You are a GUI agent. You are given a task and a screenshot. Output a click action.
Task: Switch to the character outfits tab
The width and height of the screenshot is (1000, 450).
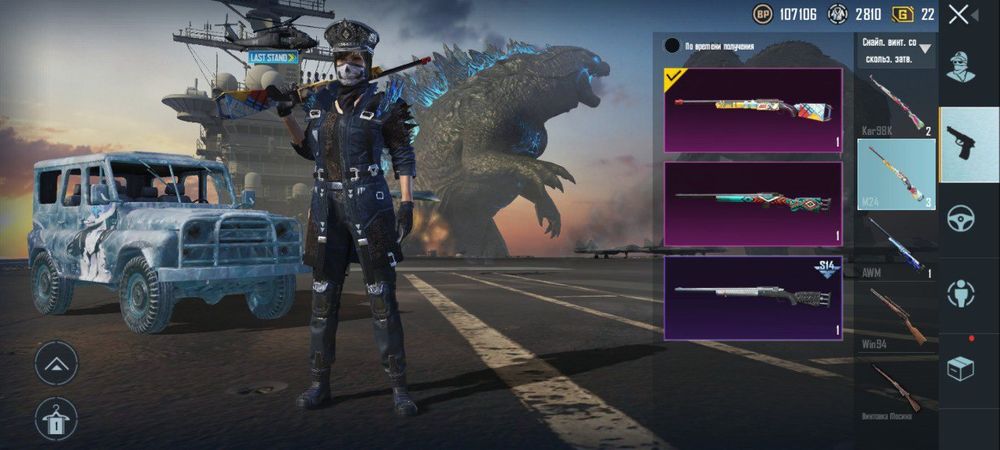pos(961,65)
